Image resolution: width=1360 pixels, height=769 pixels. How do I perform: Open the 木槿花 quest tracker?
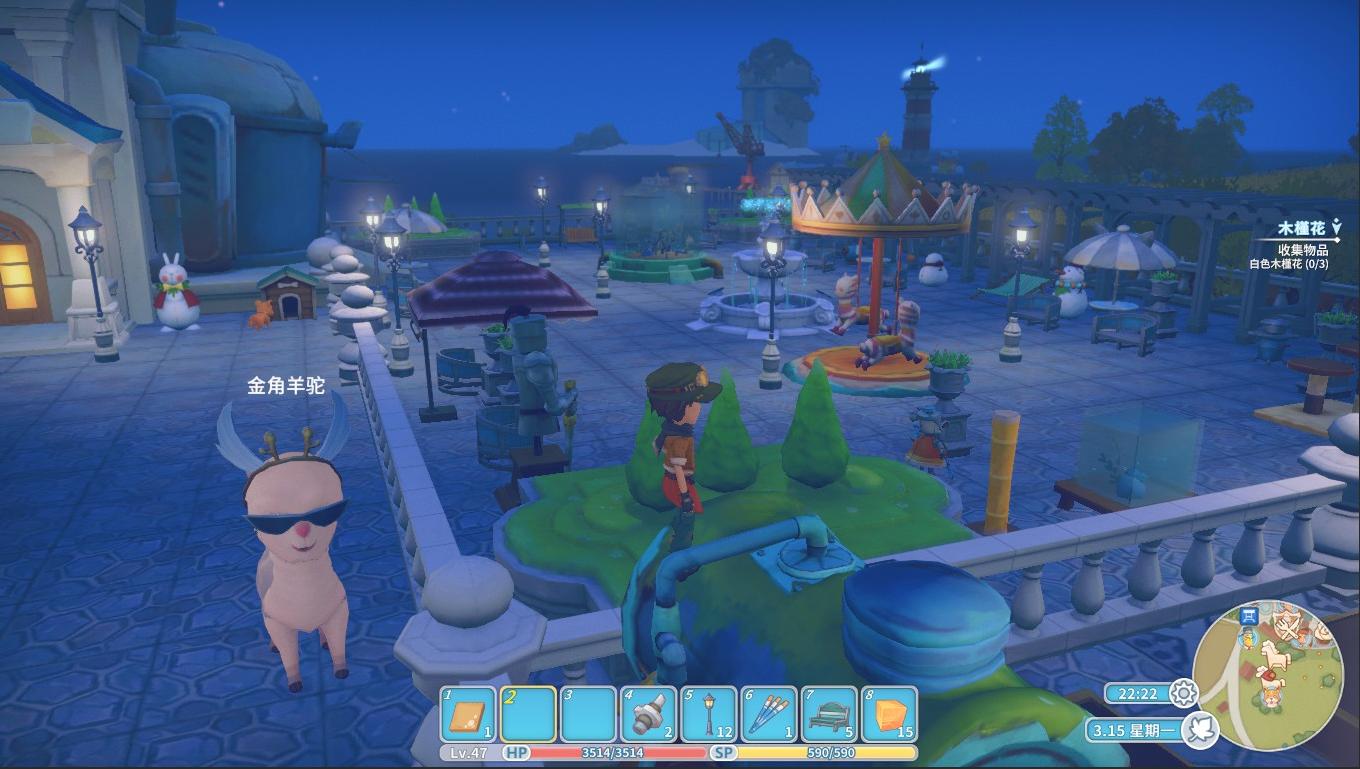tap(1299, 230)
